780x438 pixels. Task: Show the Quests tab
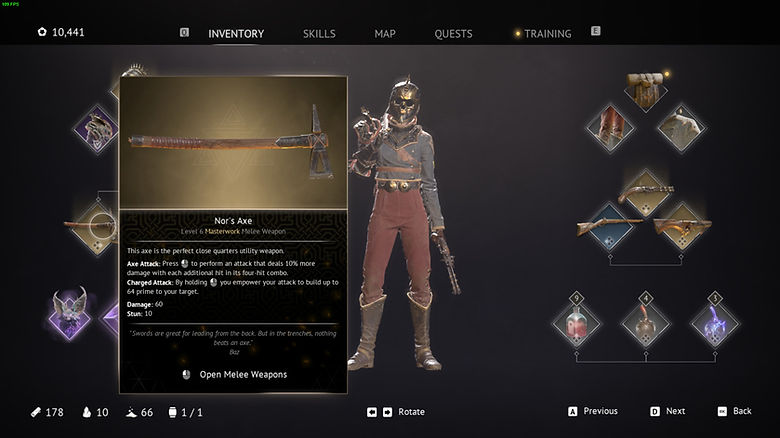[x=453, y=34]
